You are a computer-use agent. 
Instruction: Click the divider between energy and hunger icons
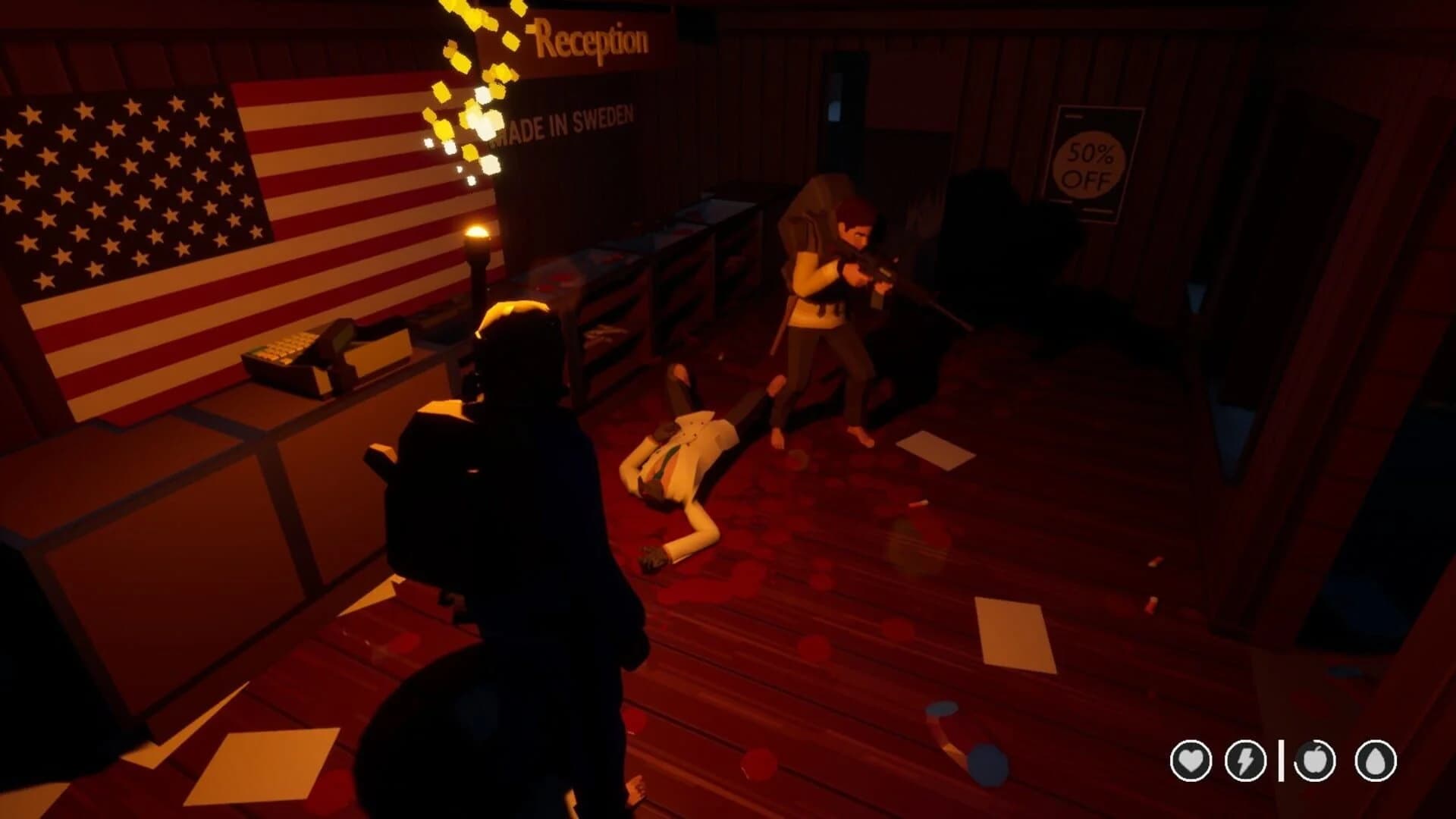click(x=1282, y=761)
